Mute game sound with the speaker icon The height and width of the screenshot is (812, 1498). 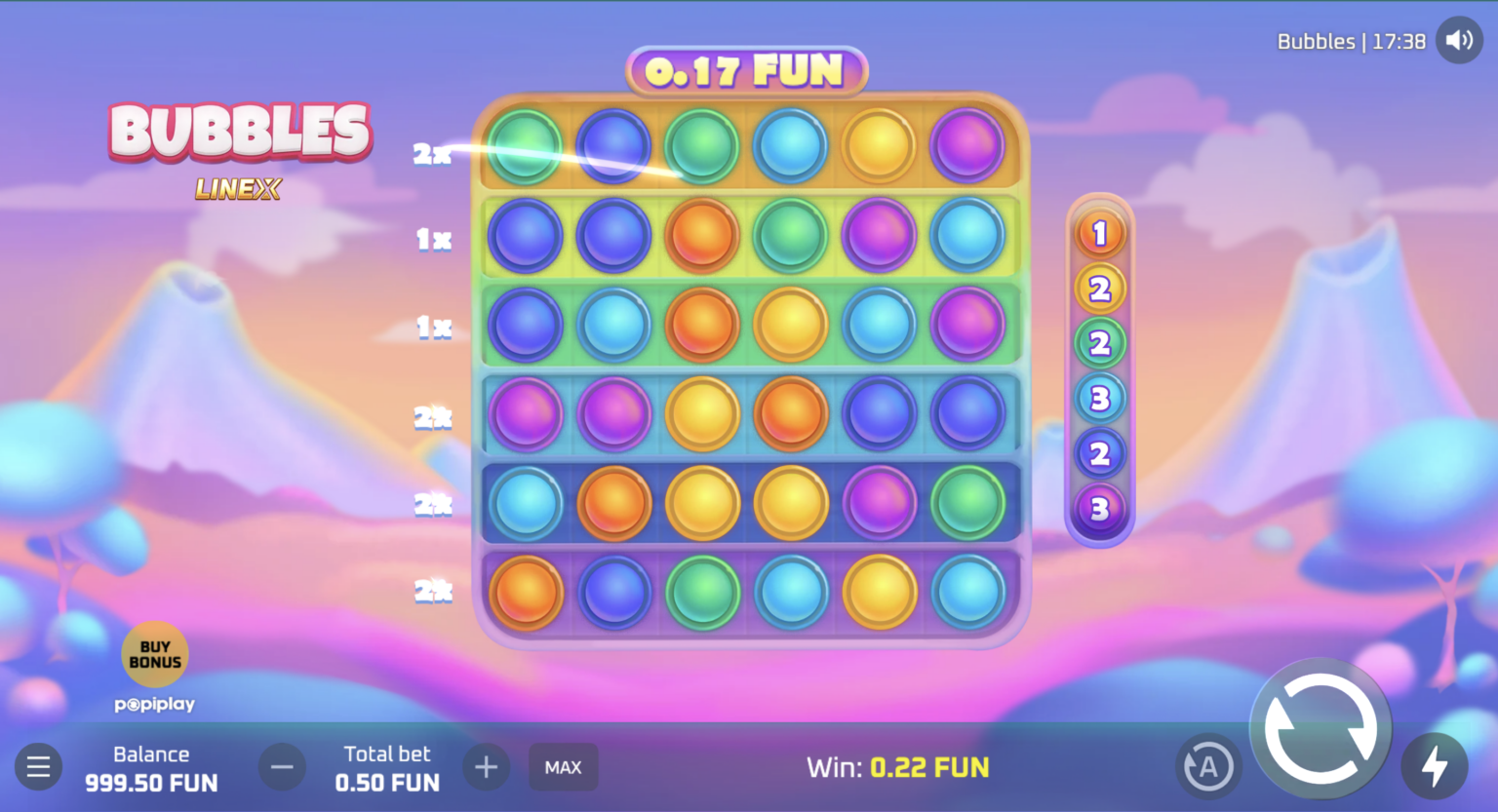(1459, 40)
